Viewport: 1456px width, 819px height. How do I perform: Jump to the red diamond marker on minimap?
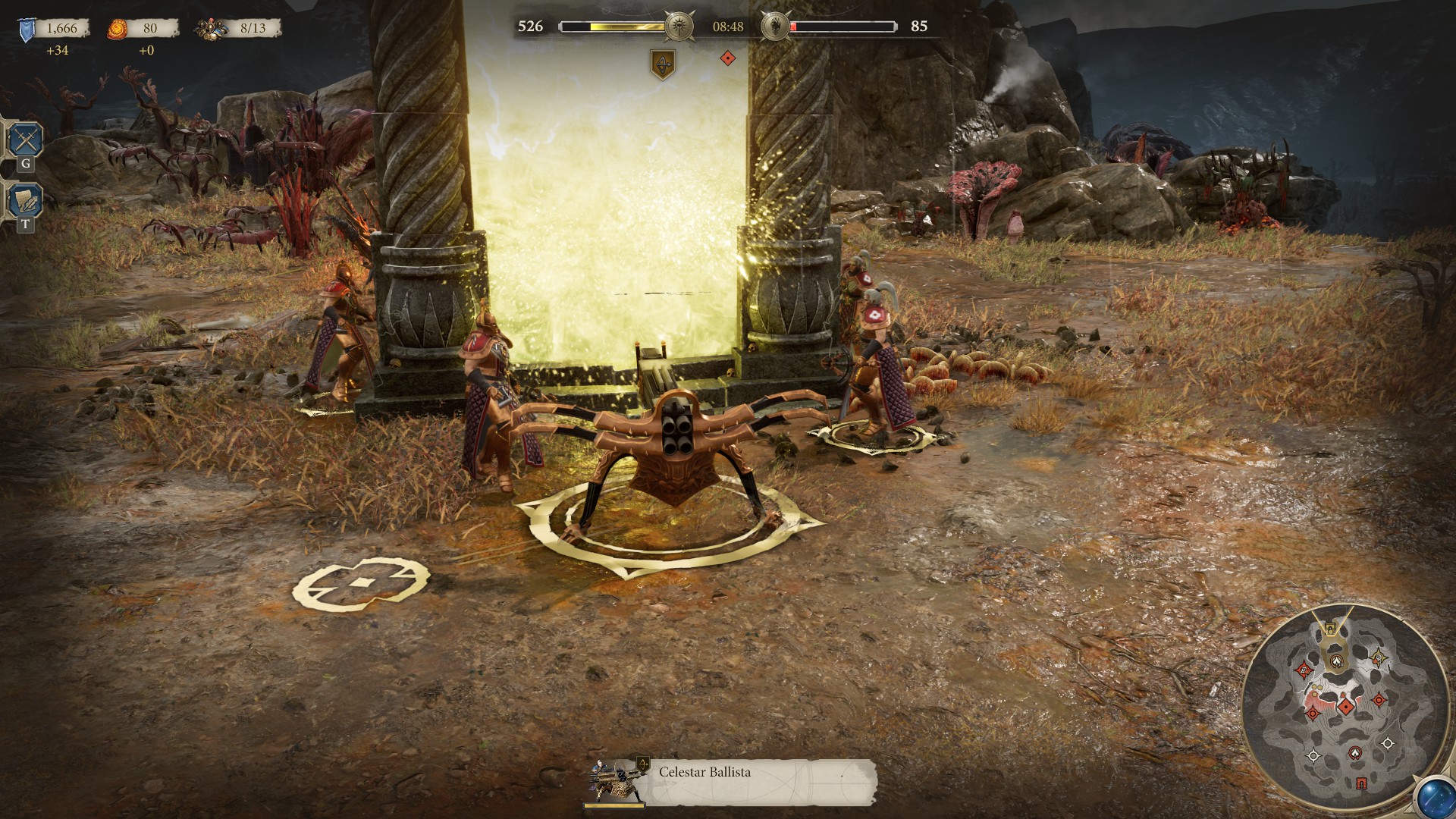coord(1346,708)
